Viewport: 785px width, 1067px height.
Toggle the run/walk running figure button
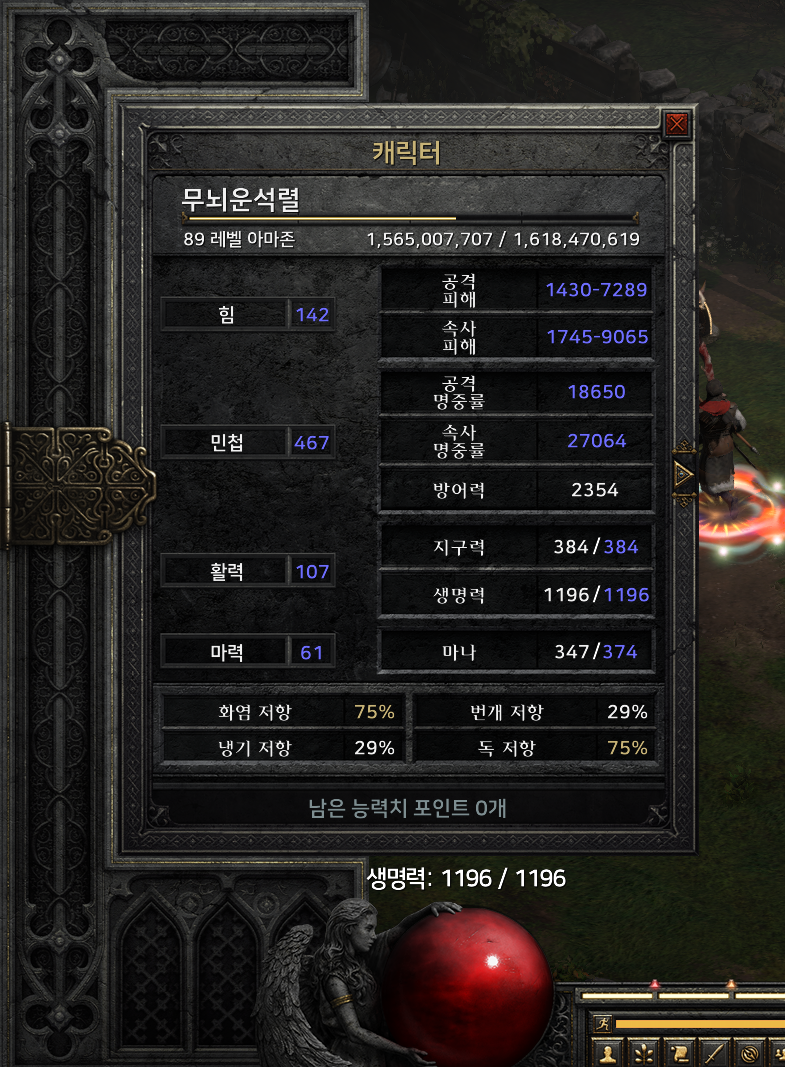coord(601,1023)
